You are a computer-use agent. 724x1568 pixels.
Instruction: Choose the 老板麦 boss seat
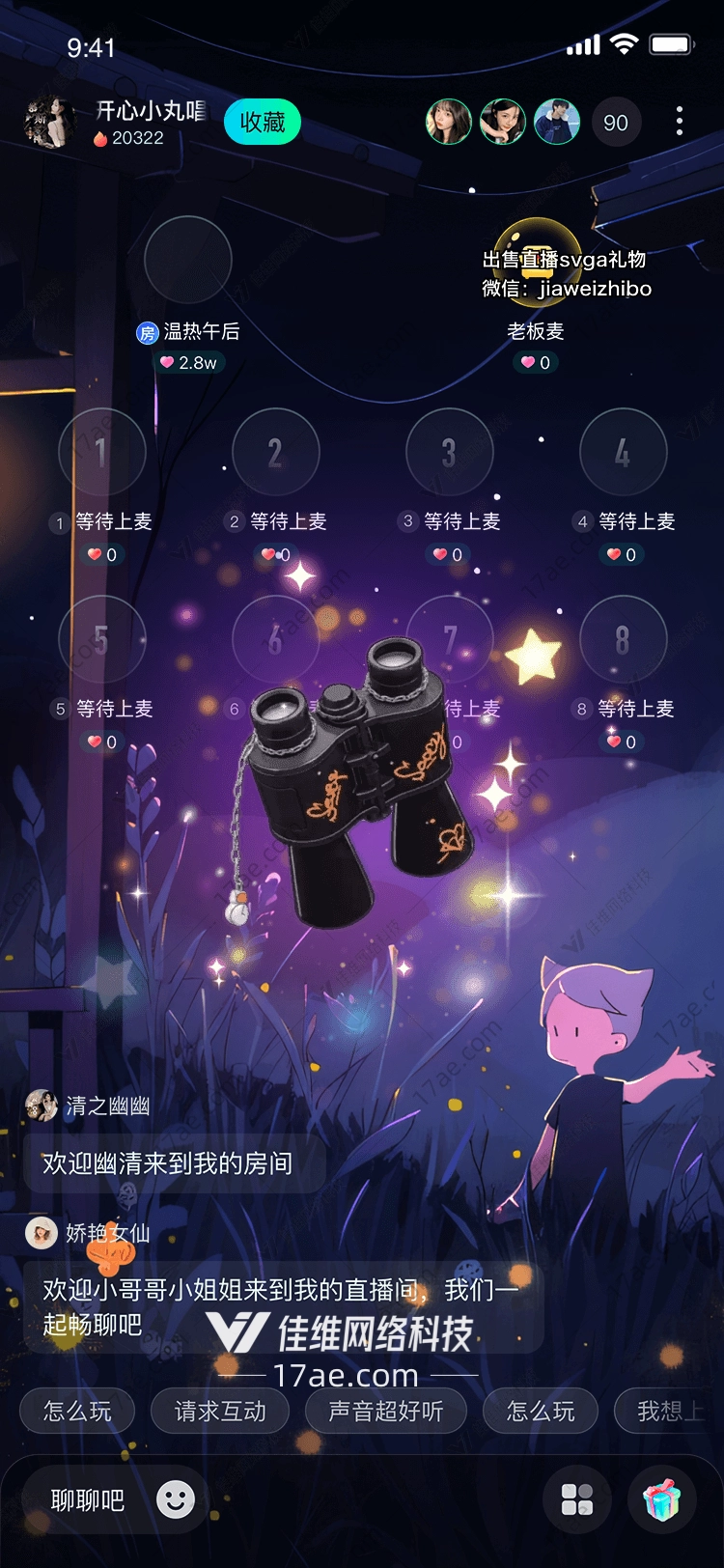pos(536,260)
